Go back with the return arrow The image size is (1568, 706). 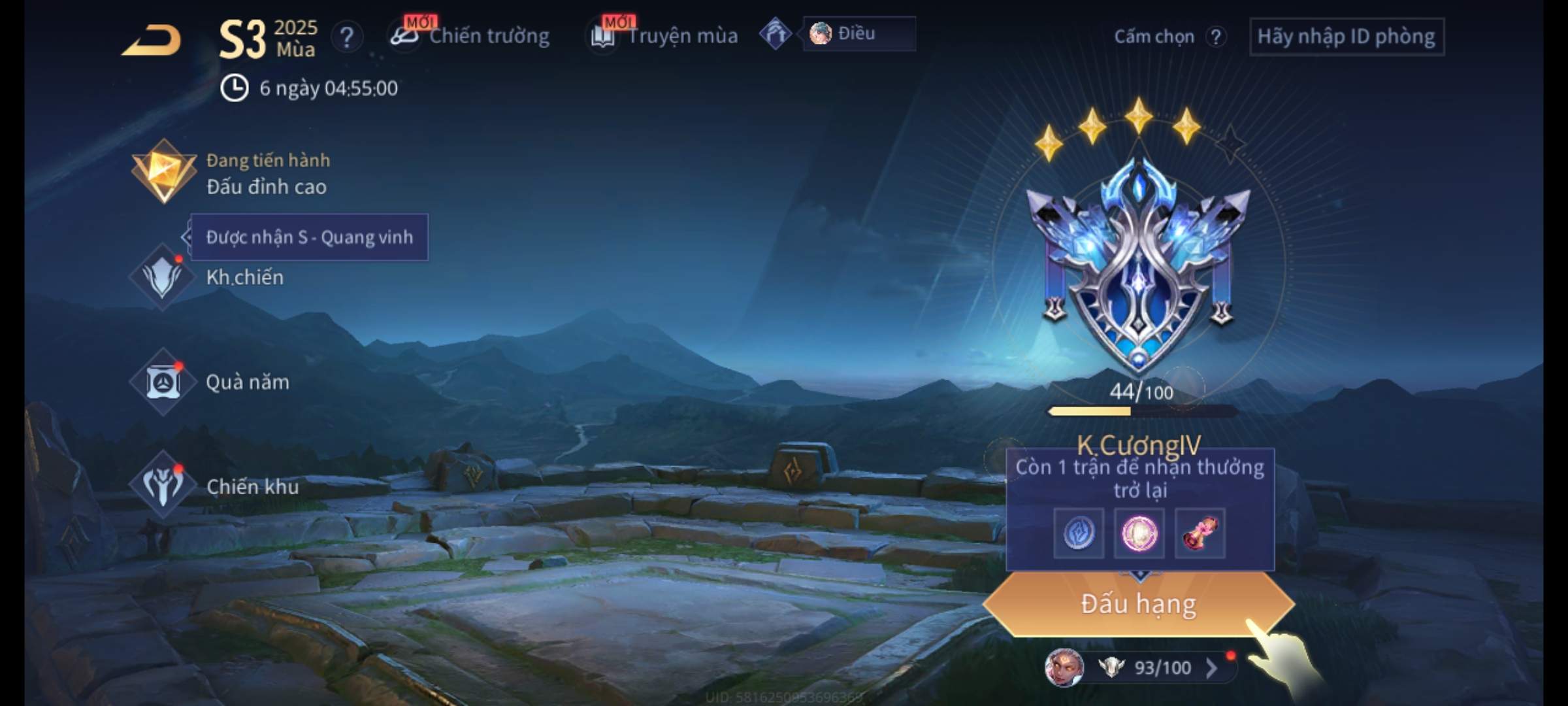(152, 40)
